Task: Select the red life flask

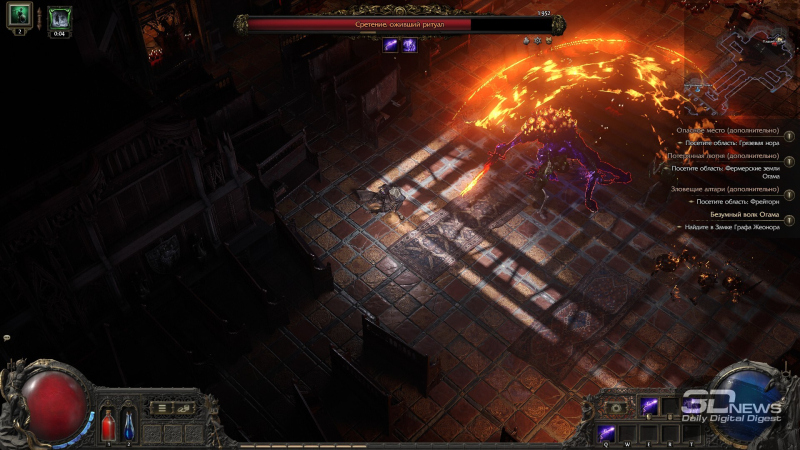Action: (x=108, y=422)
